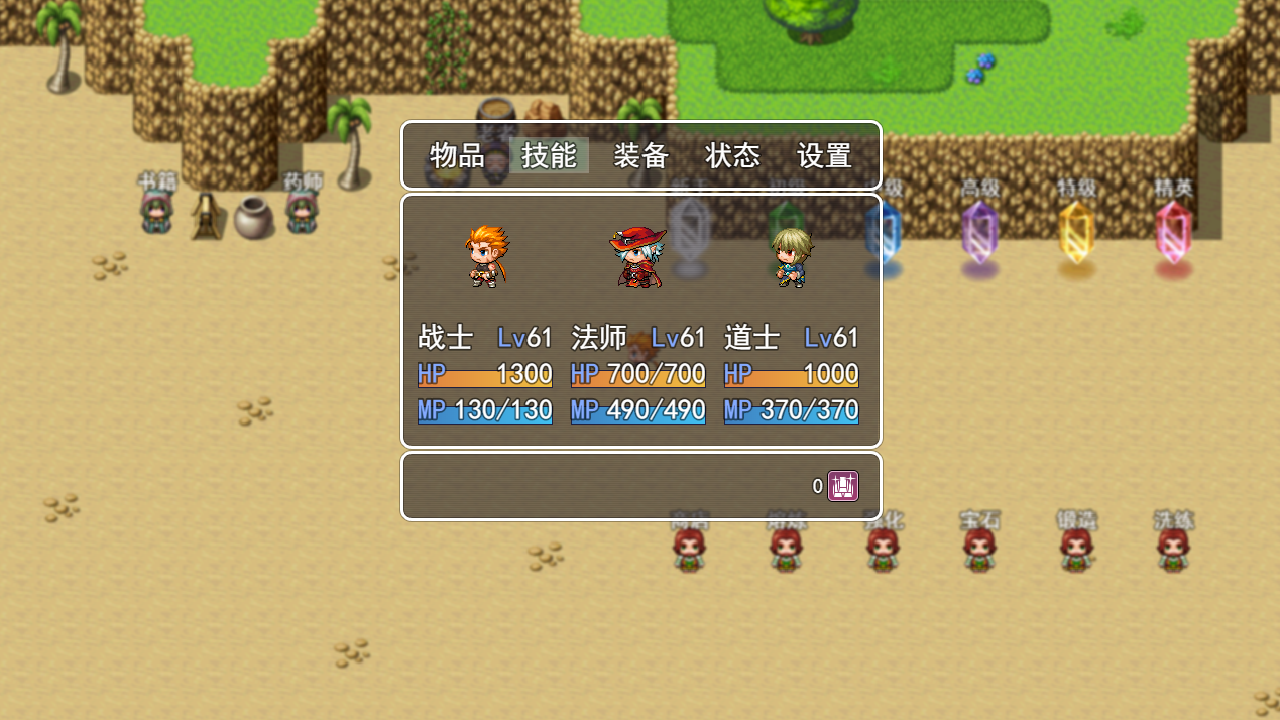The image size is (1280, 720).
Task: Switch to the 装备 tab
Action: point(641,156)
